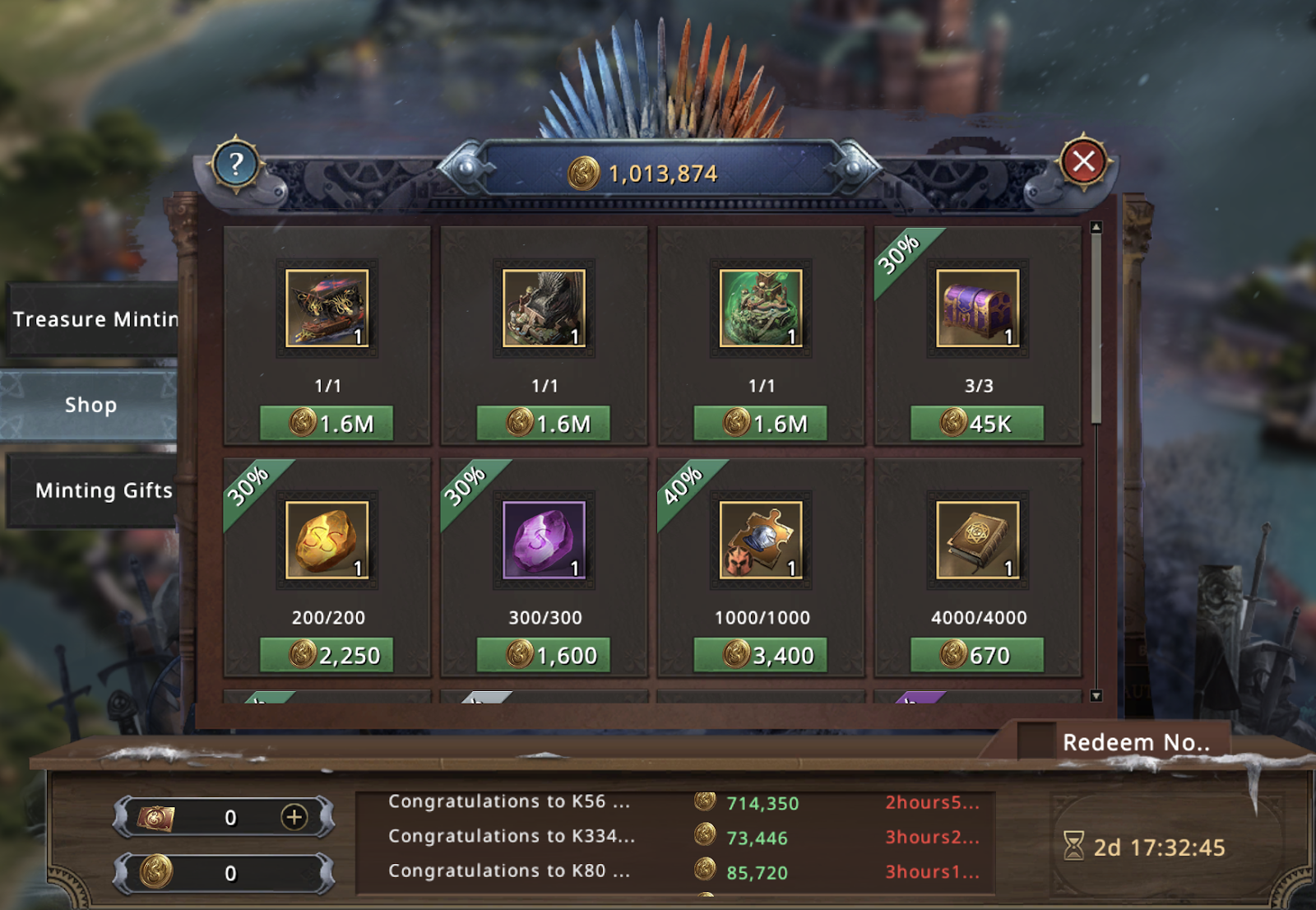
Task: Open the question mark help button
Action: (x=236, y=165)
